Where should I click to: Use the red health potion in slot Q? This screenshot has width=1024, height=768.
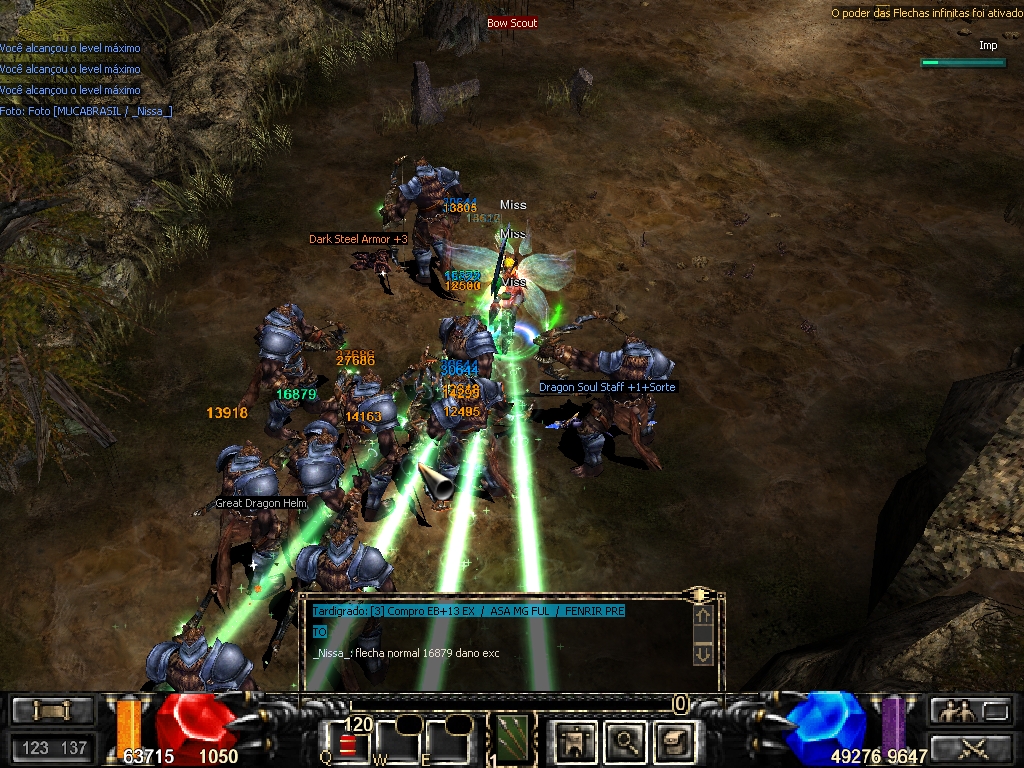[x=349, y=743]
